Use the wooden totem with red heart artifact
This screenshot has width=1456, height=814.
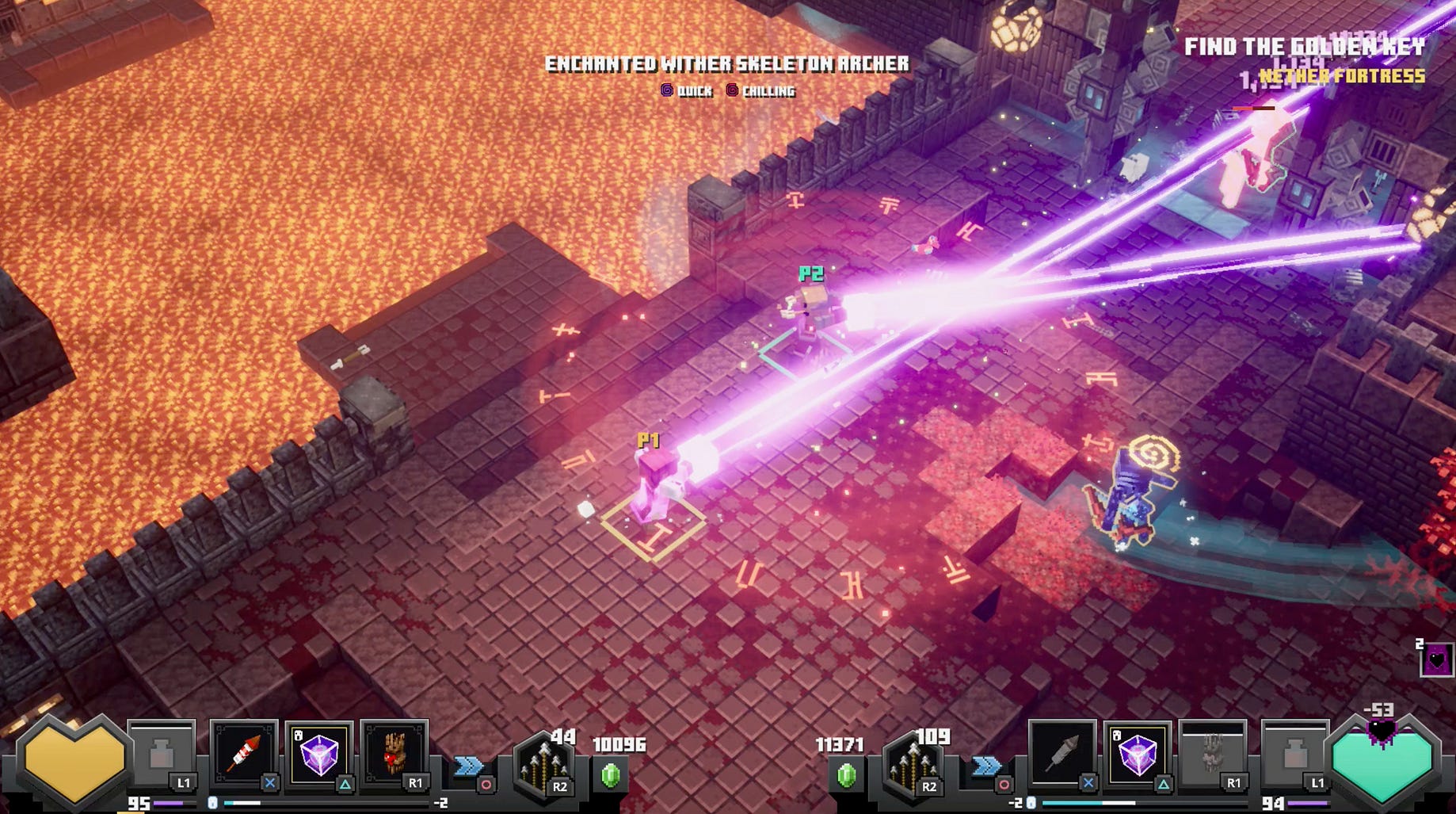(394, 753)
